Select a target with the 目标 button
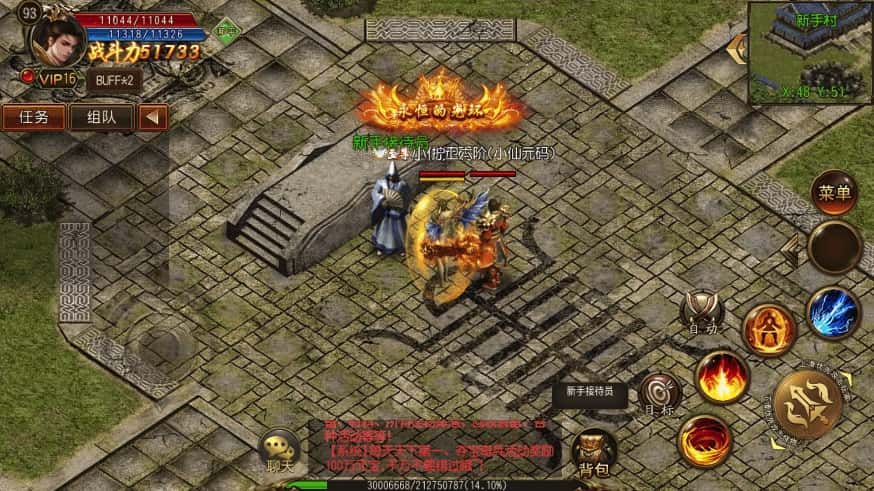This screenshot has width=874, height=491. point(659,393)
